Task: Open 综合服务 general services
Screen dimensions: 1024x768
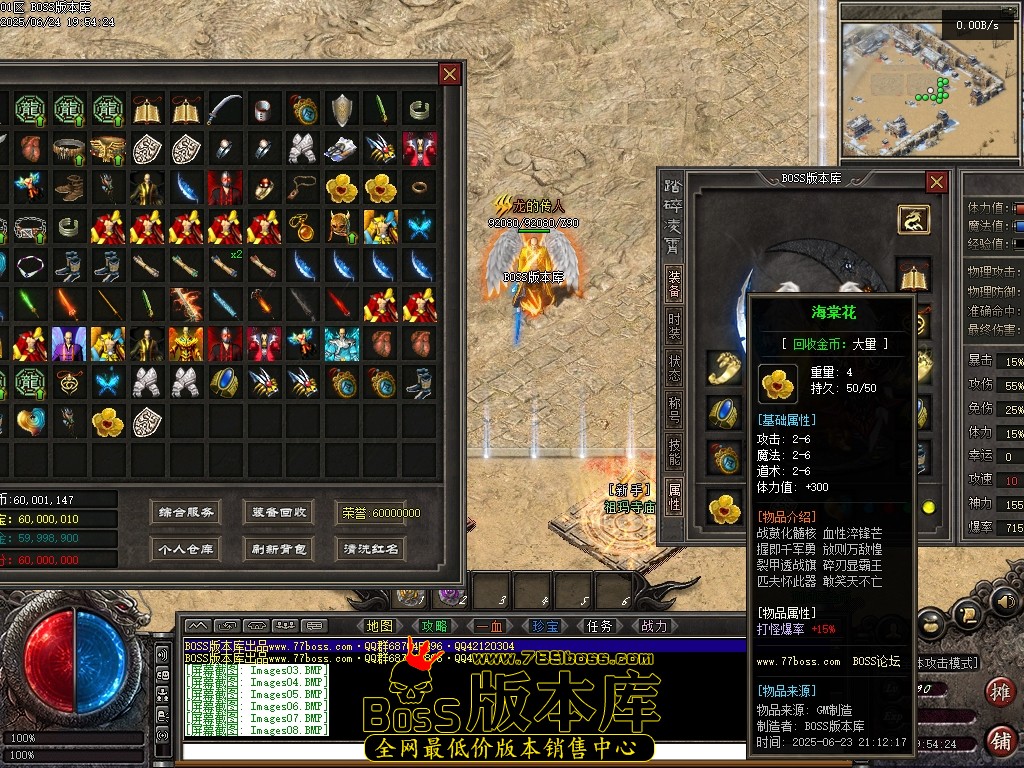Action: (x=185, y=512)
